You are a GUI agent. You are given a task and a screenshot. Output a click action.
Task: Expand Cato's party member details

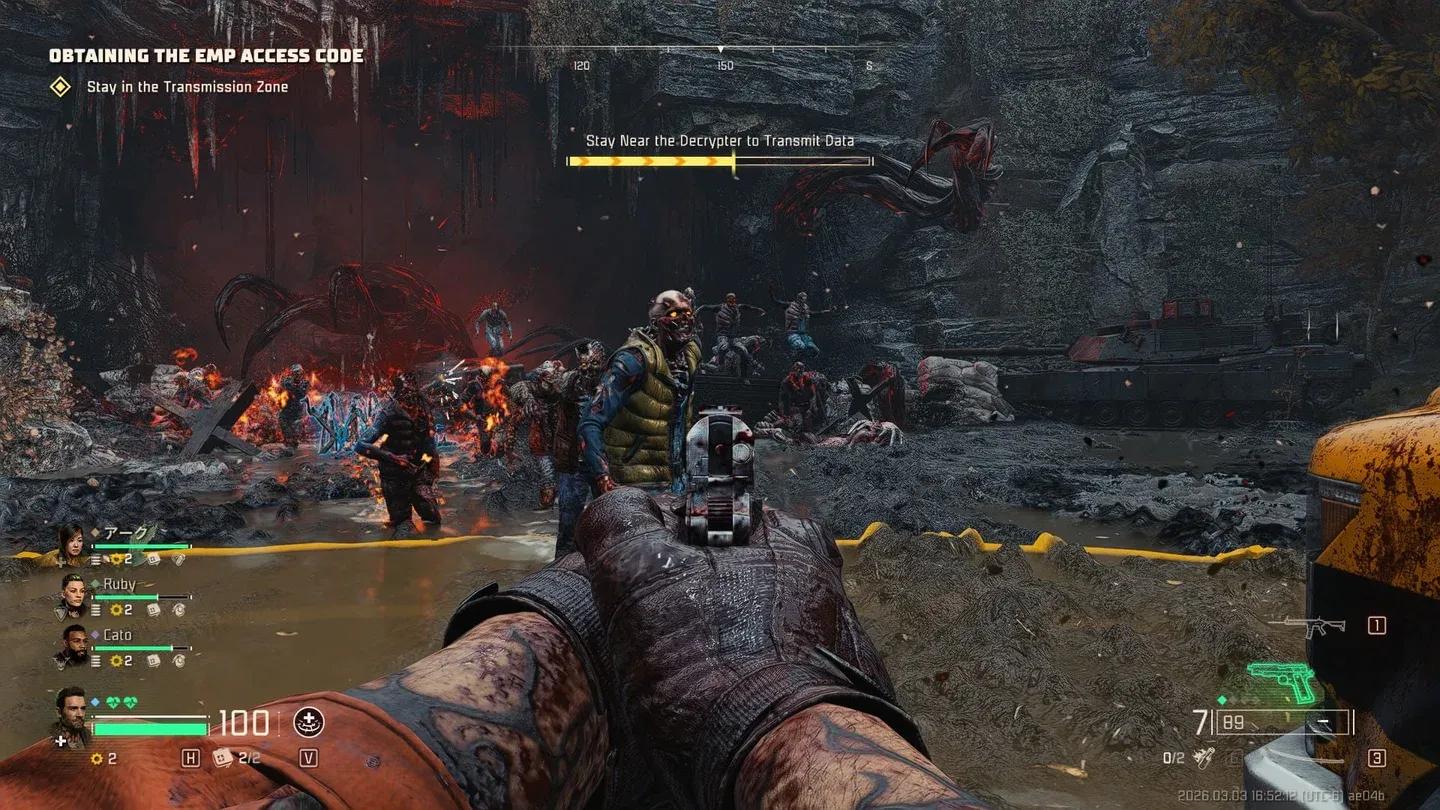point(74,645)
